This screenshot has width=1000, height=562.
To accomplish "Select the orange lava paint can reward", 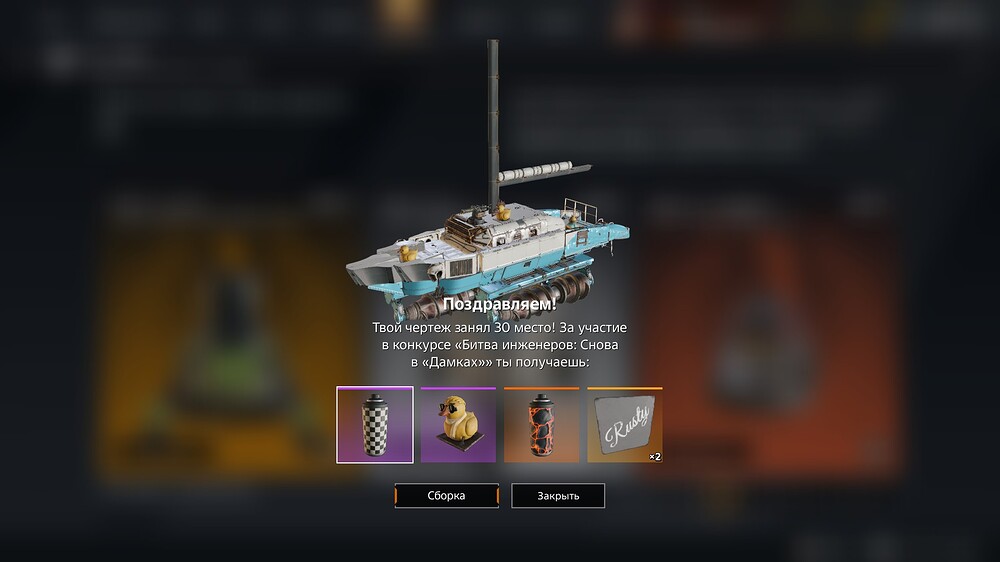I will point(541,425).
